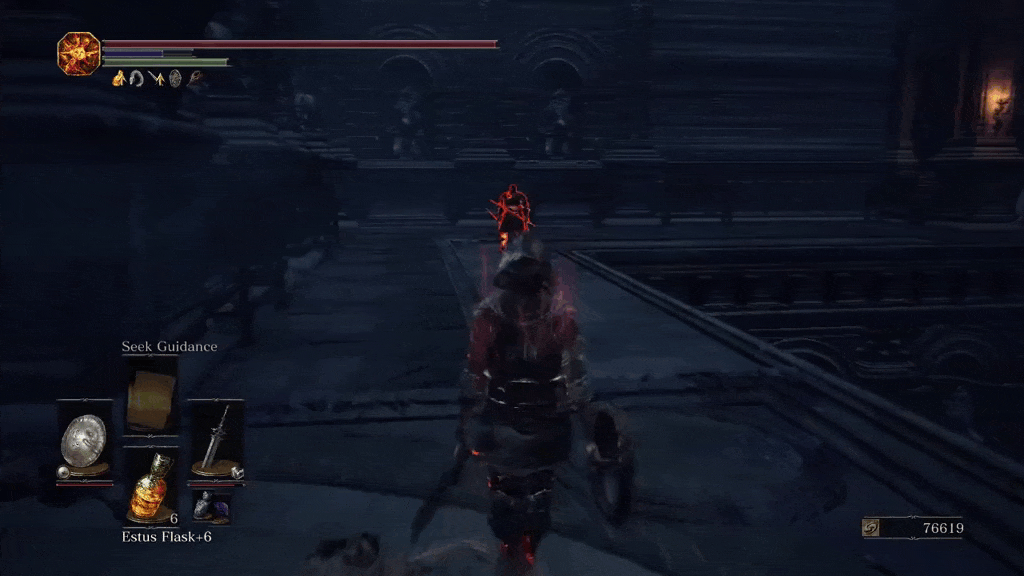Click the silver curled serpent status icon

click(136, 78)
